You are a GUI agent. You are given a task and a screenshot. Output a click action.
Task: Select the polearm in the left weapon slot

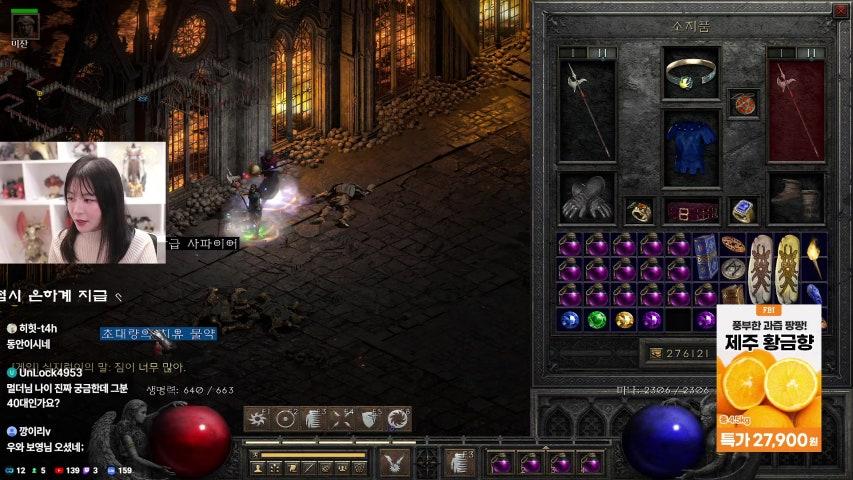pos(587,108)
